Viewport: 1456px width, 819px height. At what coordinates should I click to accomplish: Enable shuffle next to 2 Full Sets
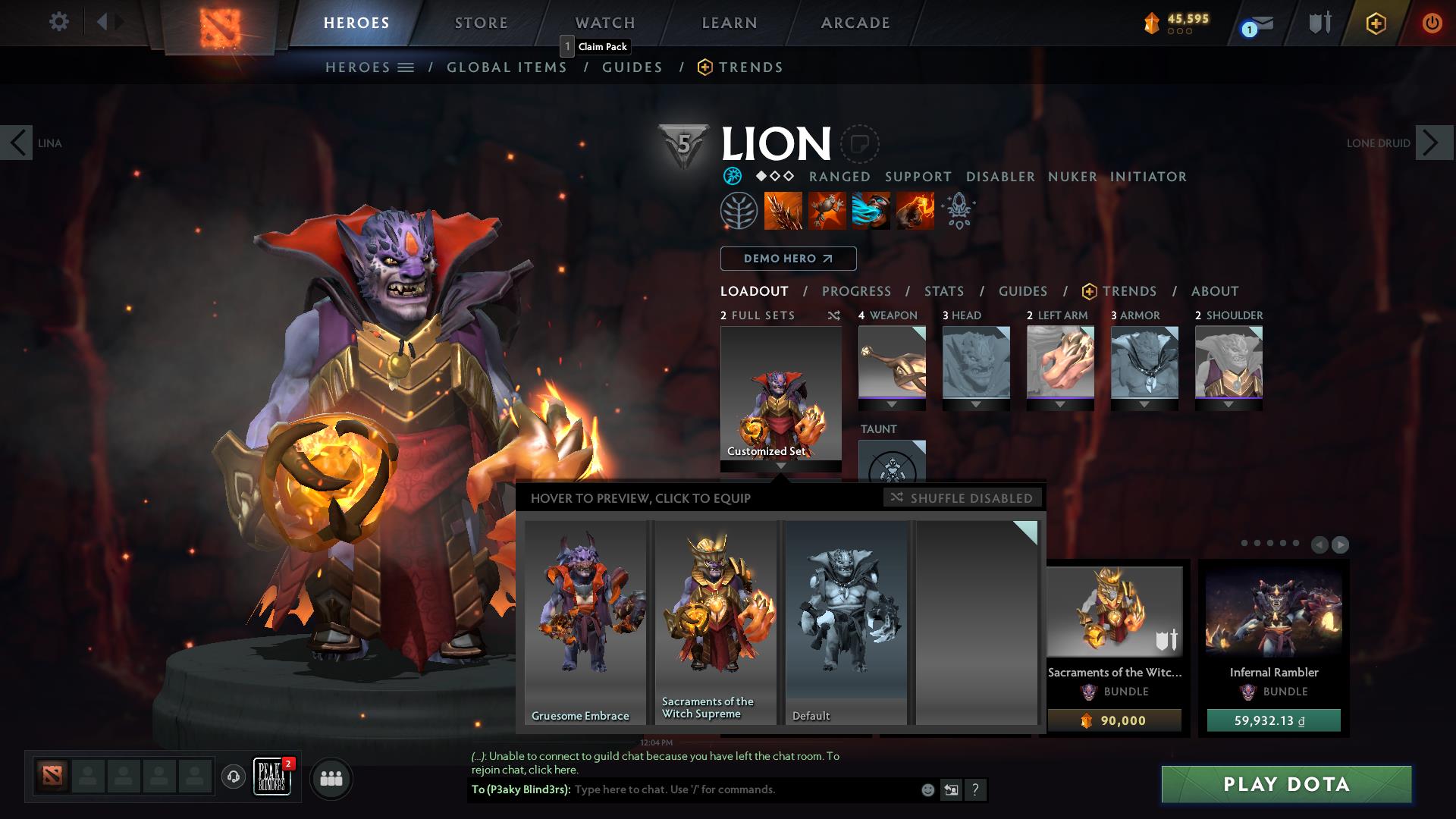tap(834, 315)
